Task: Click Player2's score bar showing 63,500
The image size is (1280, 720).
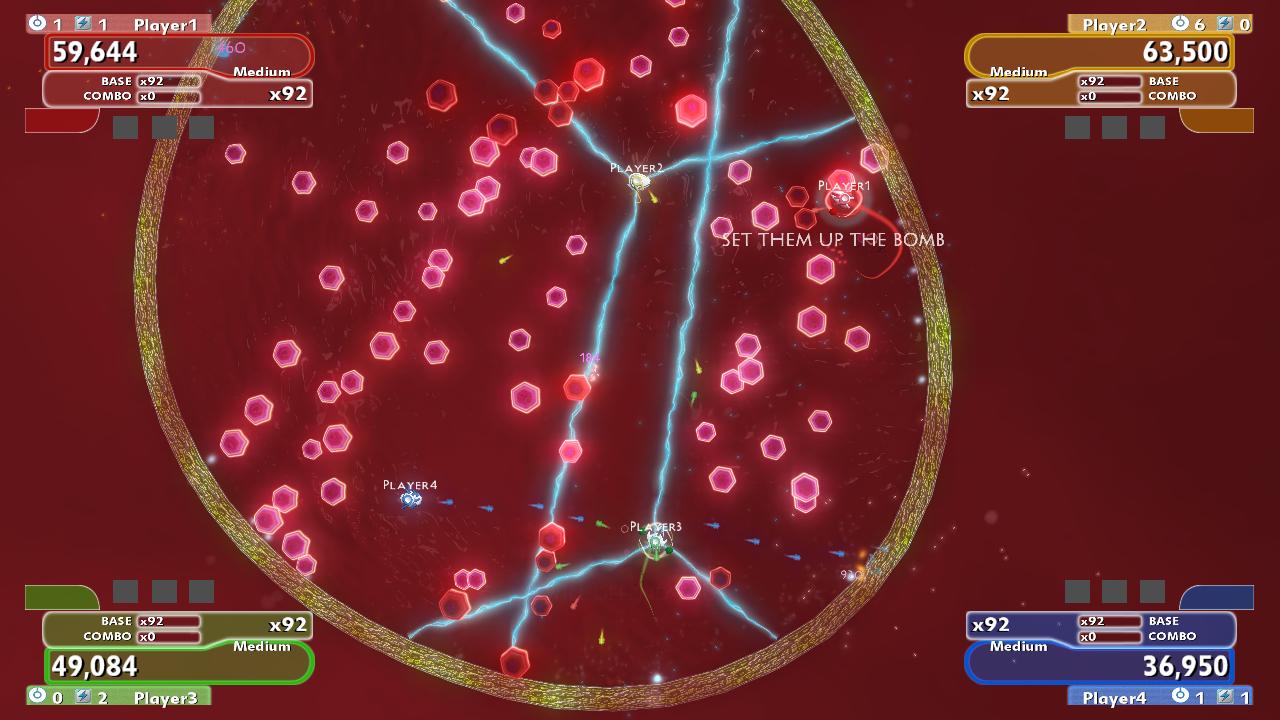Action: [x=1098, y=52]
